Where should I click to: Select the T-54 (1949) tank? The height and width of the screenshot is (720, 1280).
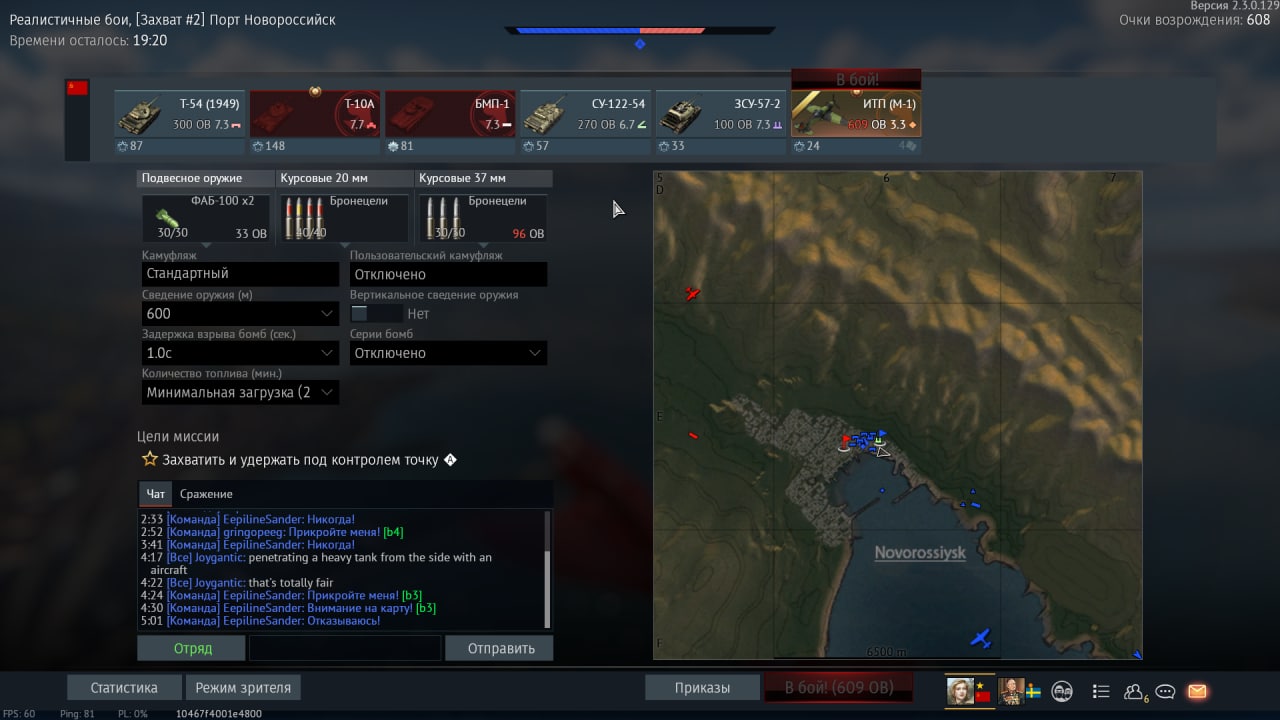pyautogui.click(x=179, y=114)
